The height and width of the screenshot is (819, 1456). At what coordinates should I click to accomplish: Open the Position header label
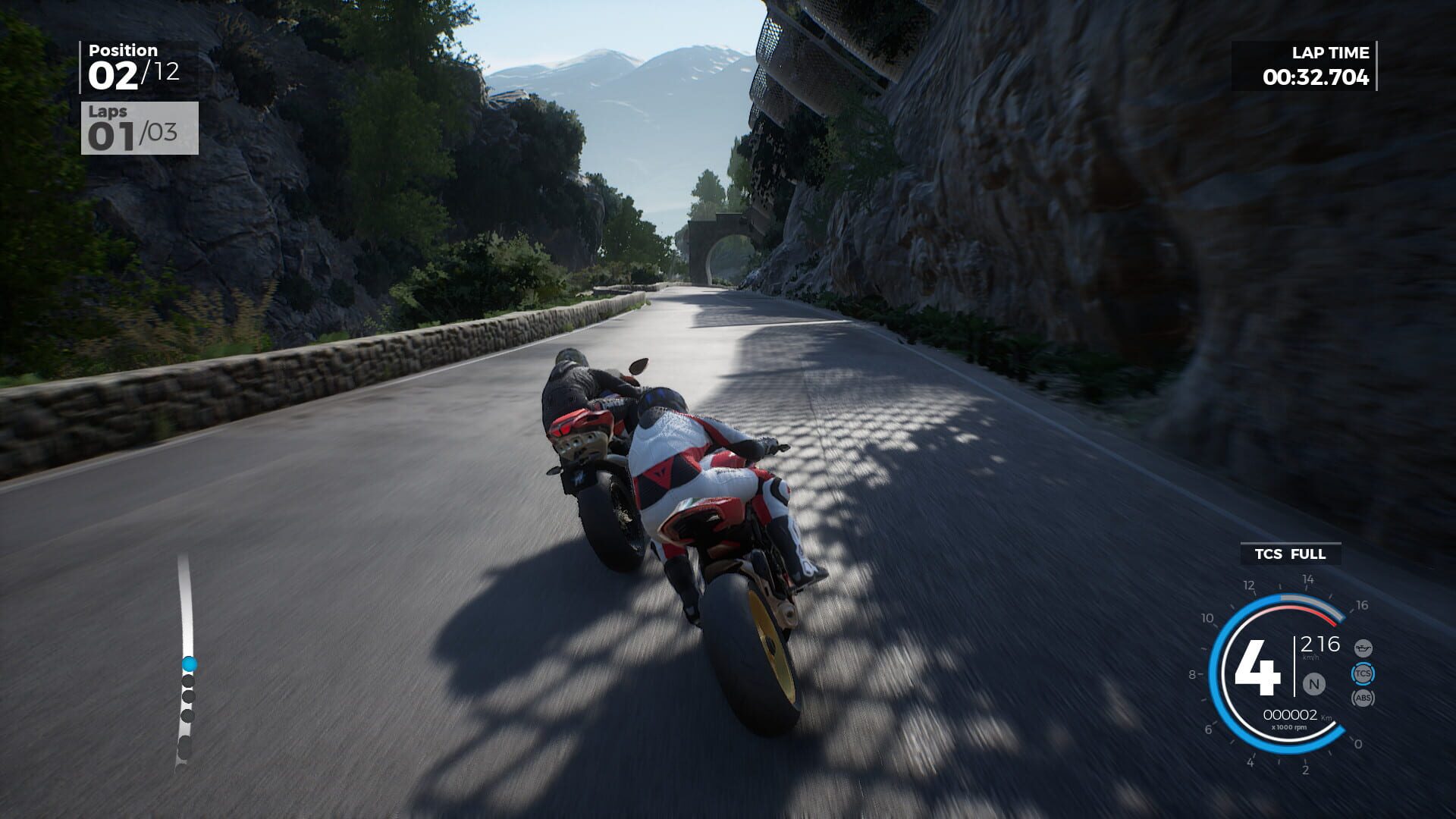click(121, 51)
